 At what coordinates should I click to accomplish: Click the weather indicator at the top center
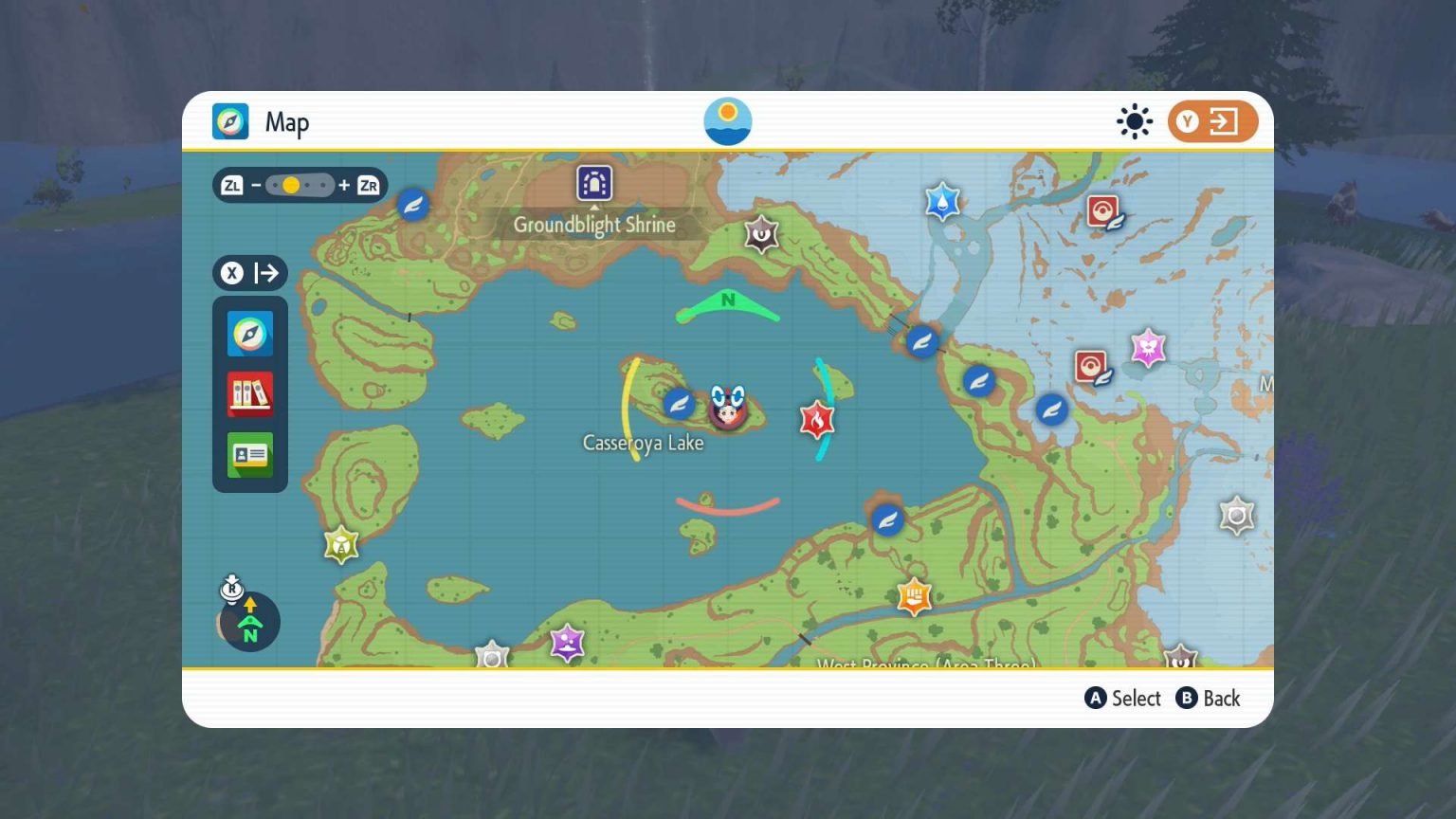728,120
